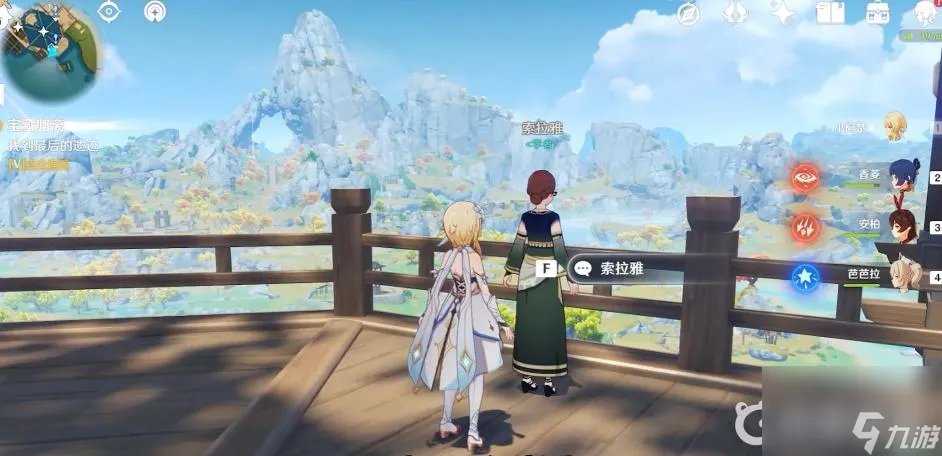Switch to party member 安柏
The width and height of the screenshot is (942, 456).
click(904, 226)
